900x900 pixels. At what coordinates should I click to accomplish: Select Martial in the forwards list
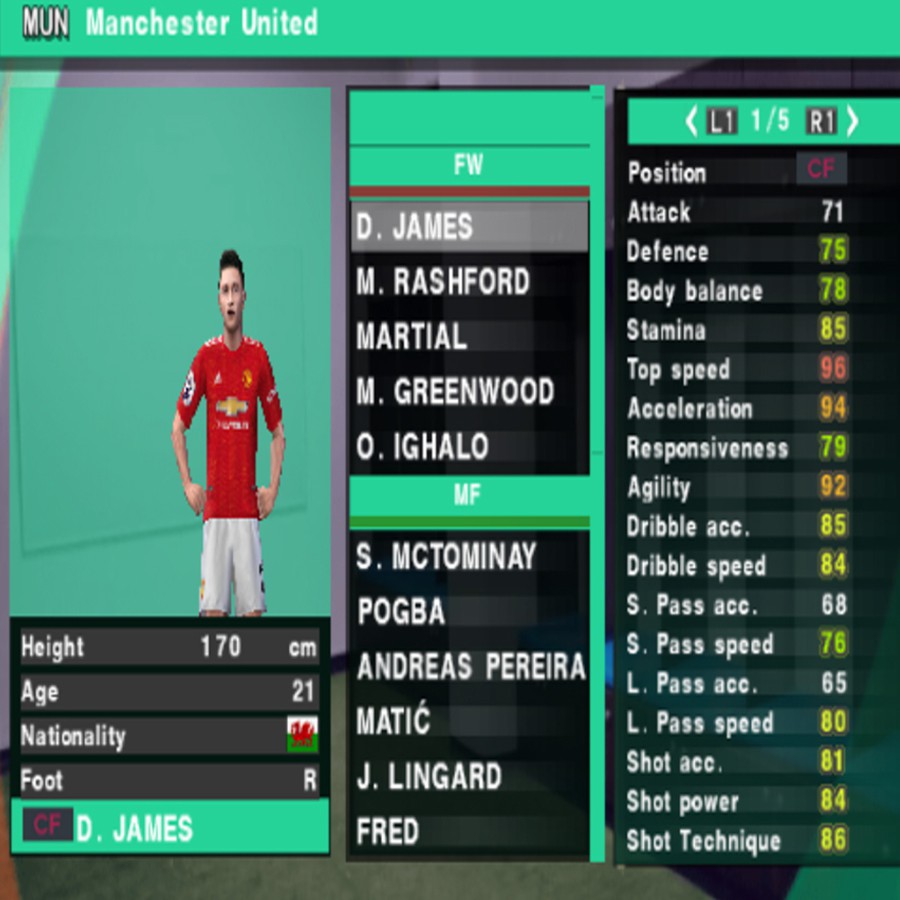click(467, 337)
